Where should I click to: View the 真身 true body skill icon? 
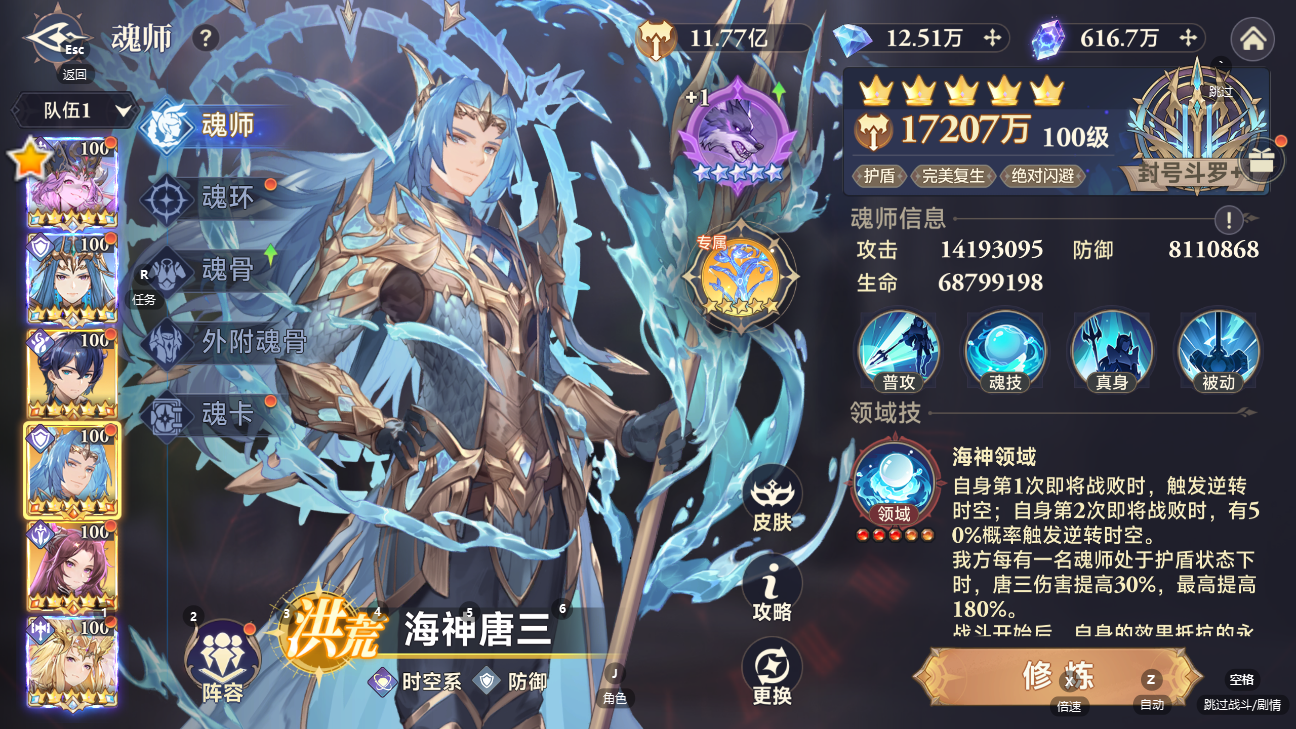click(1112, 350)
